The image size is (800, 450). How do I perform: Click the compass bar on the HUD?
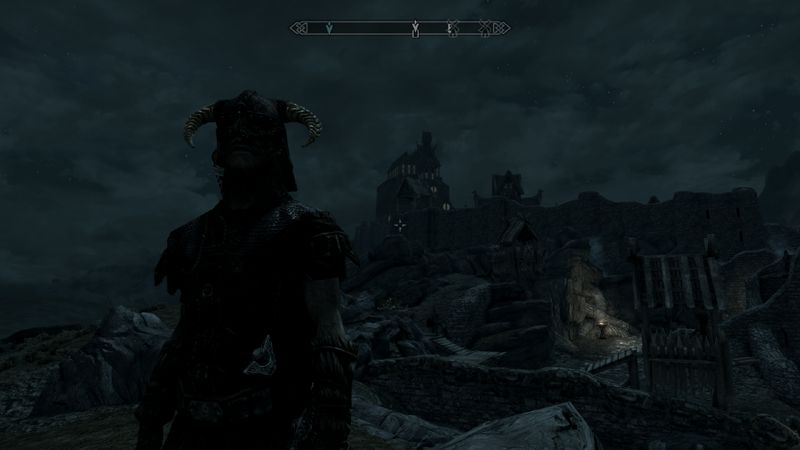coord(399,27)
